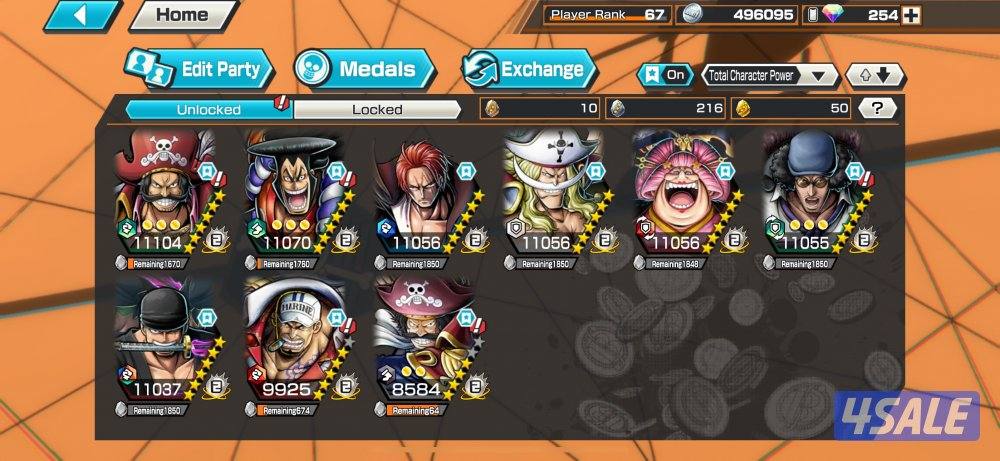
Task: Open the Edit Party menu
Action: [200, 70]
